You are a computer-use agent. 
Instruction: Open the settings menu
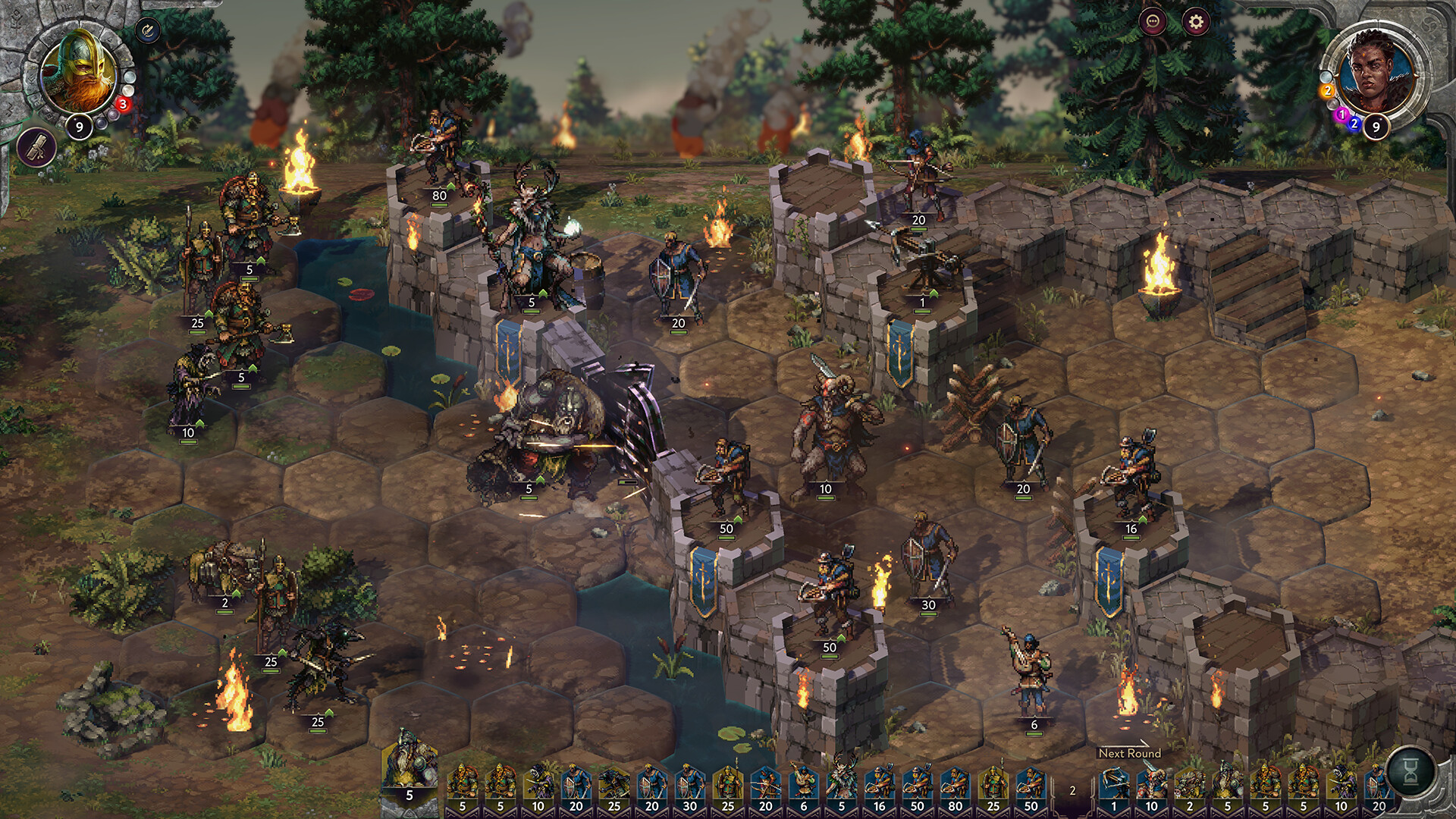[x=1196, y=21]
